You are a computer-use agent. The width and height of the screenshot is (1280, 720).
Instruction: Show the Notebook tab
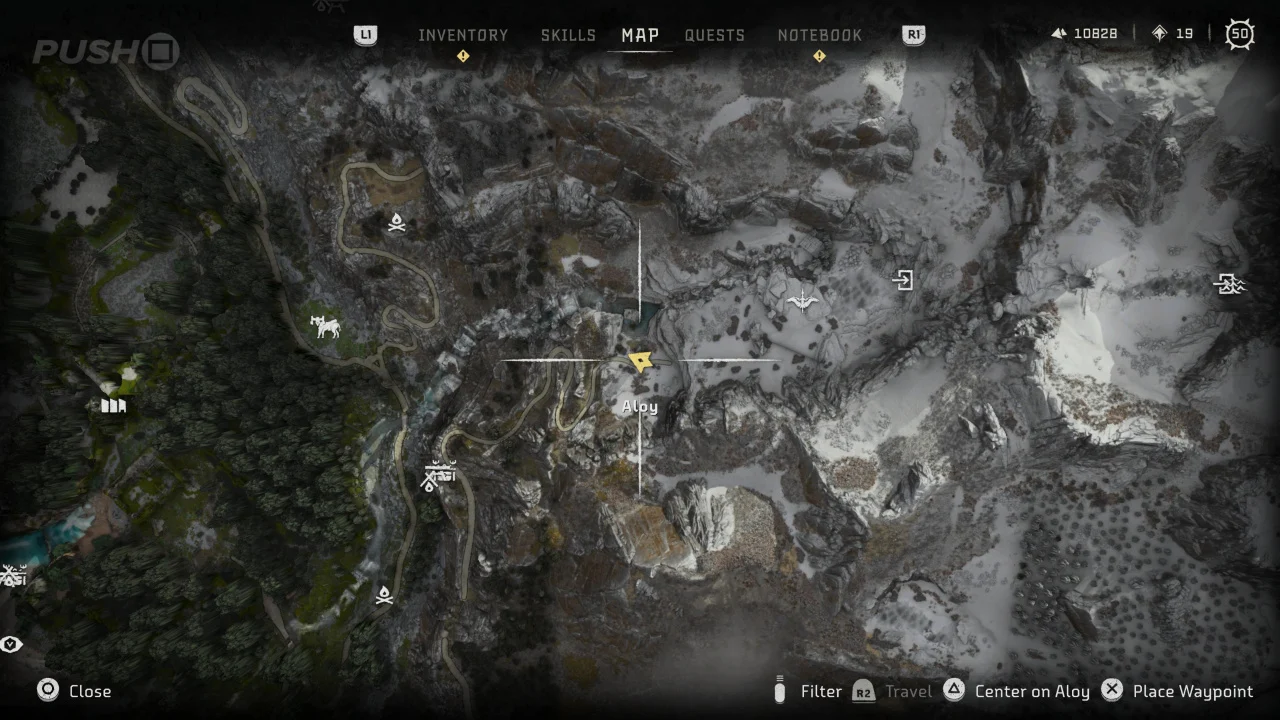(x=819, y=35)
